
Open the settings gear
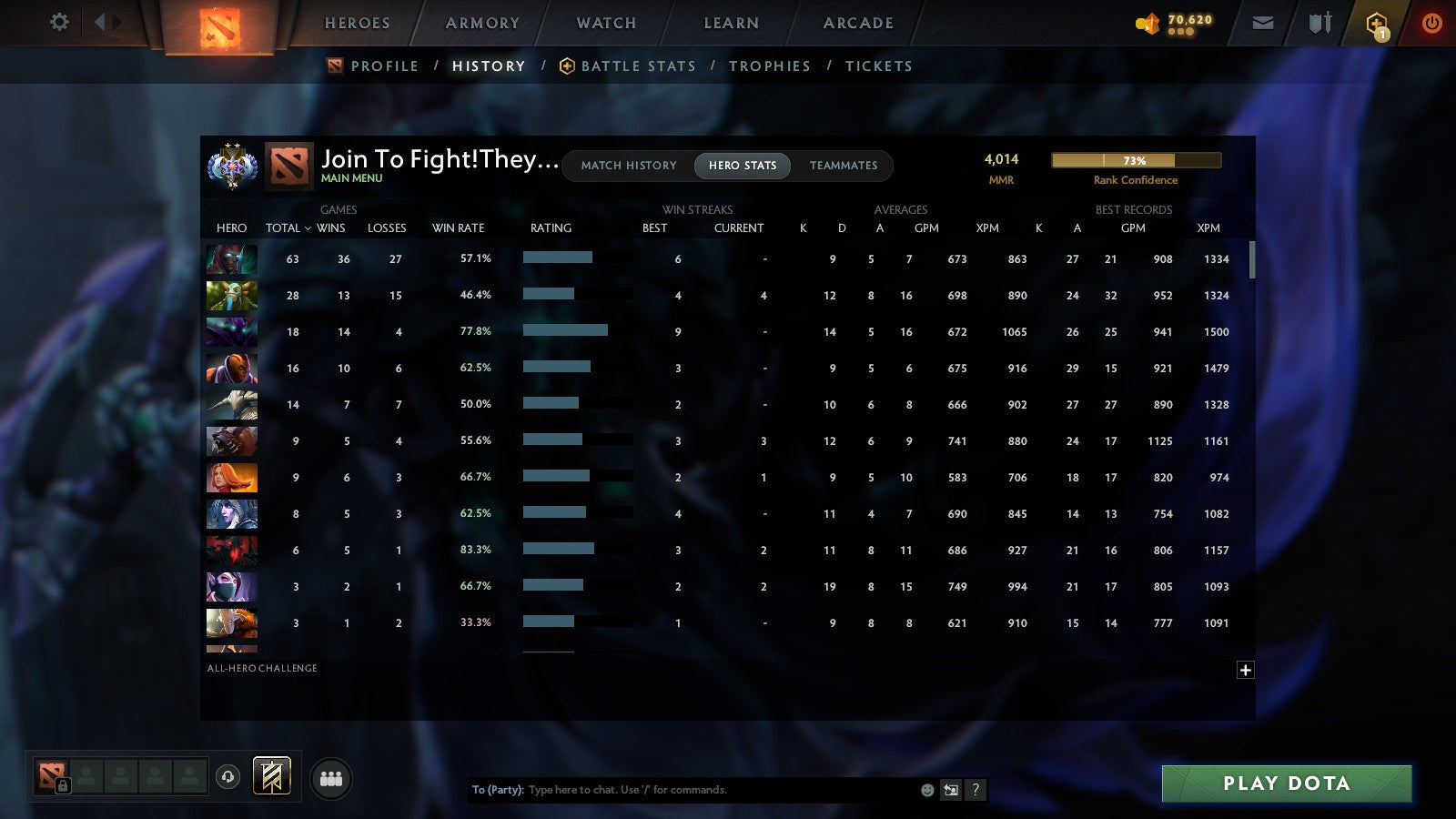59,22
